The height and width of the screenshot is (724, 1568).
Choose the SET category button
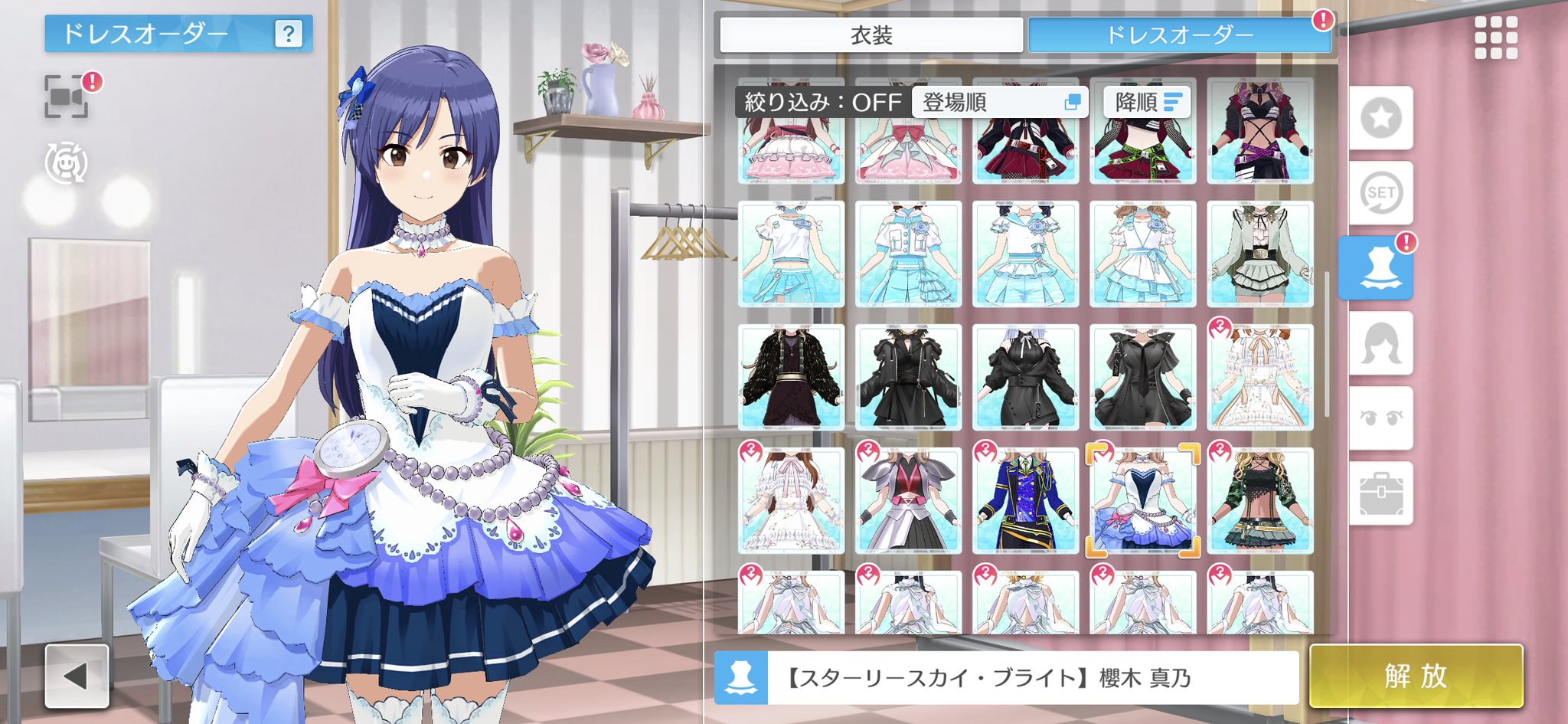[1381, 192]
